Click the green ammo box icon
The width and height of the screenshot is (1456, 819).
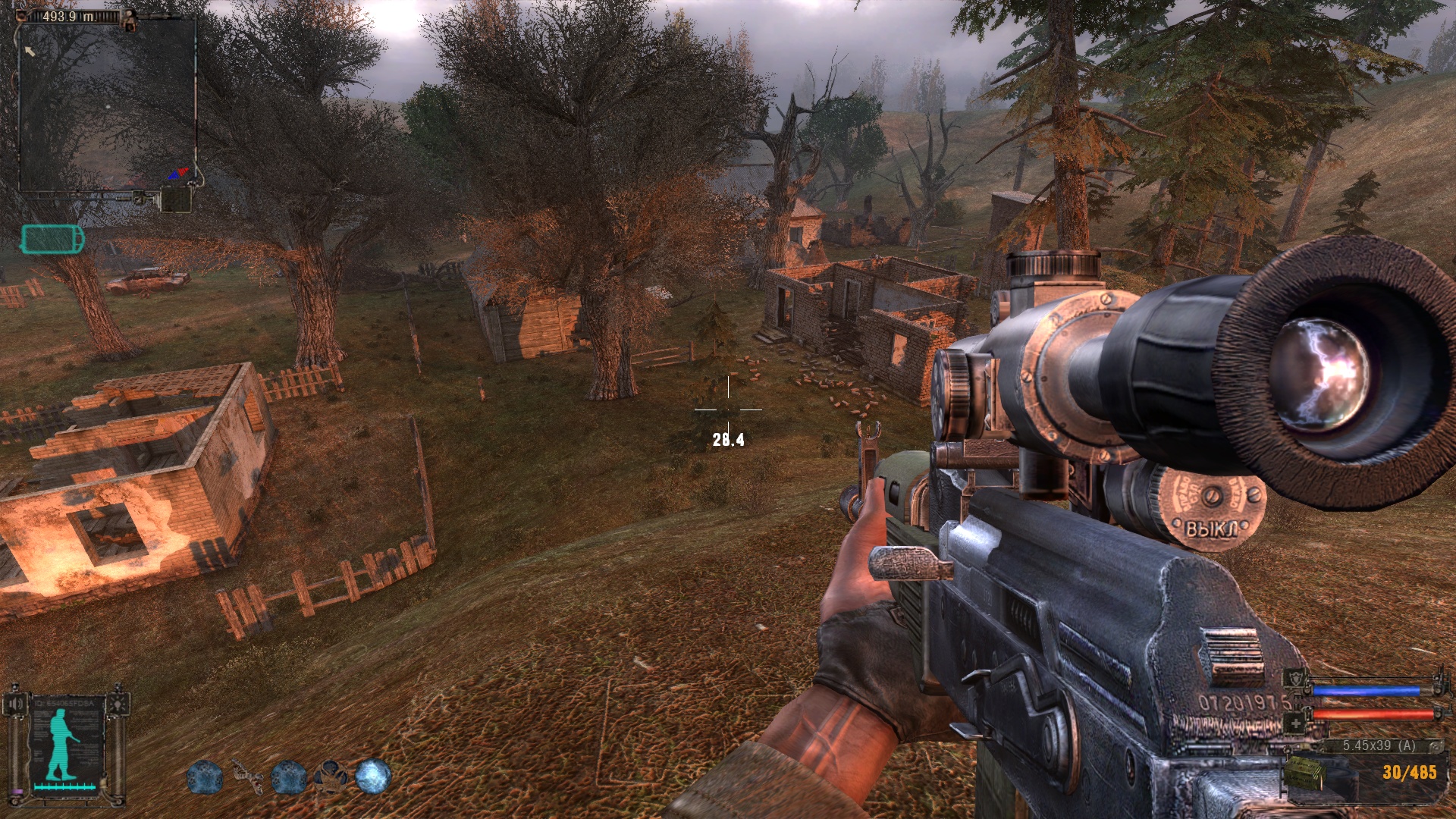(1304, 773)
